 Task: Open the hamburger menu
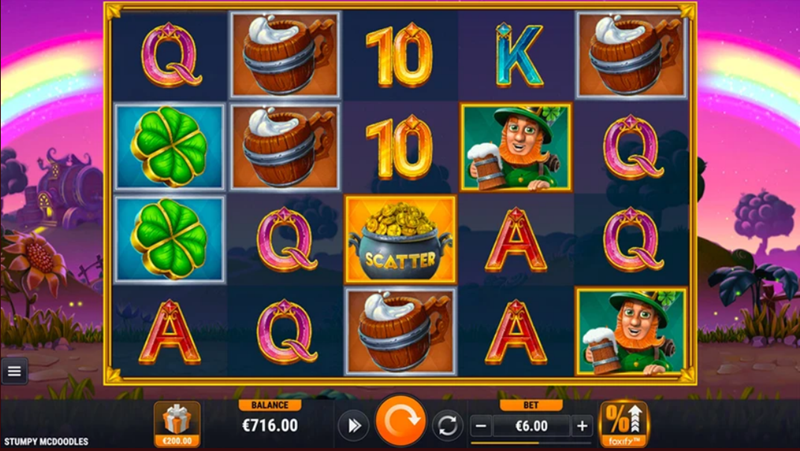tap(14, 371)
